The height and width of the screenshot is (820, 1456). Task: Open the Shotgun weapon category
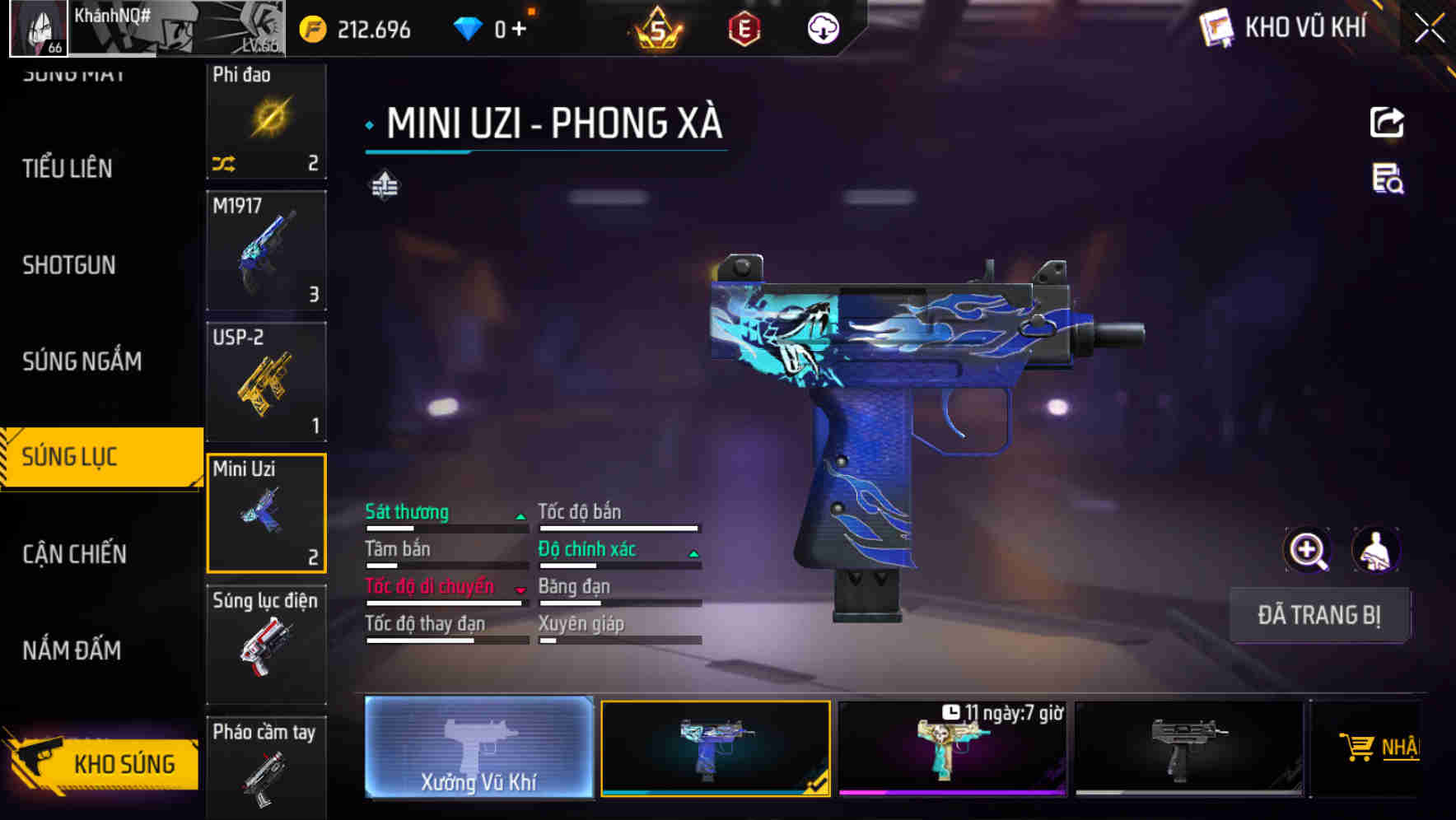68,265
